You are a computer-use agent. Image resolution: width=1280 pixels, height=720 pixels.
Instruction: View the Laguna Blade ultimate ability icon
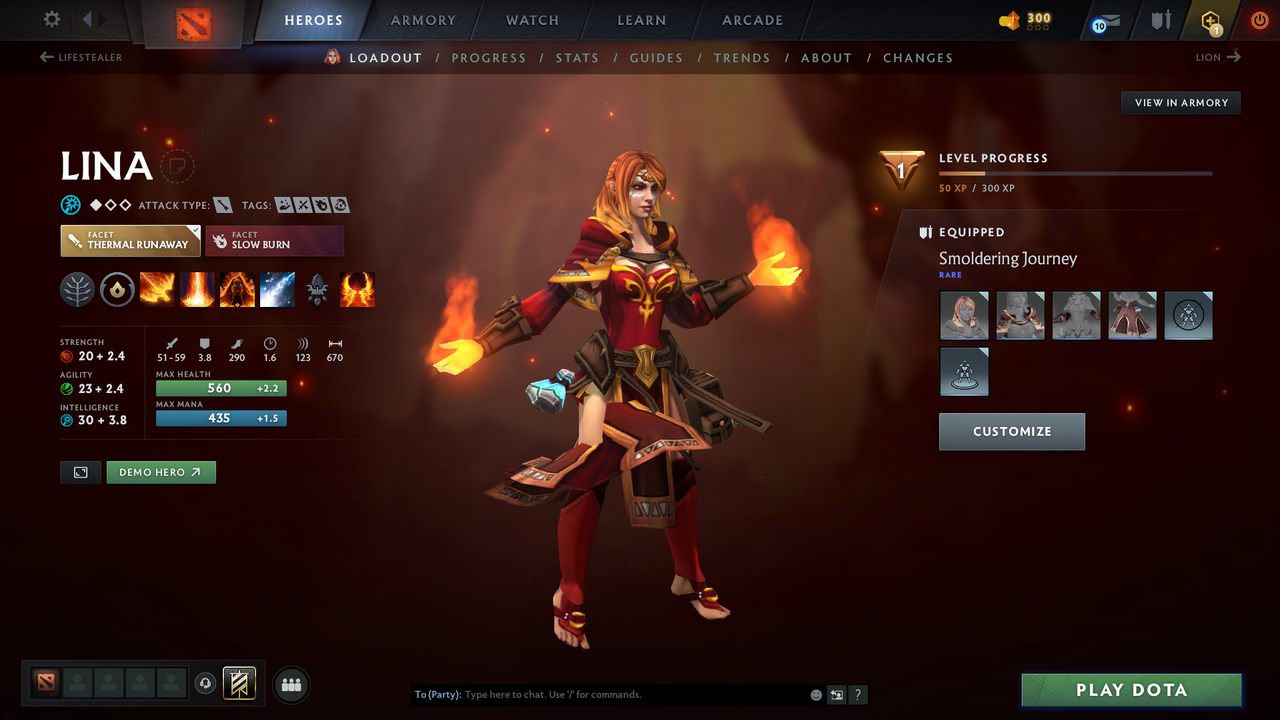277,289
